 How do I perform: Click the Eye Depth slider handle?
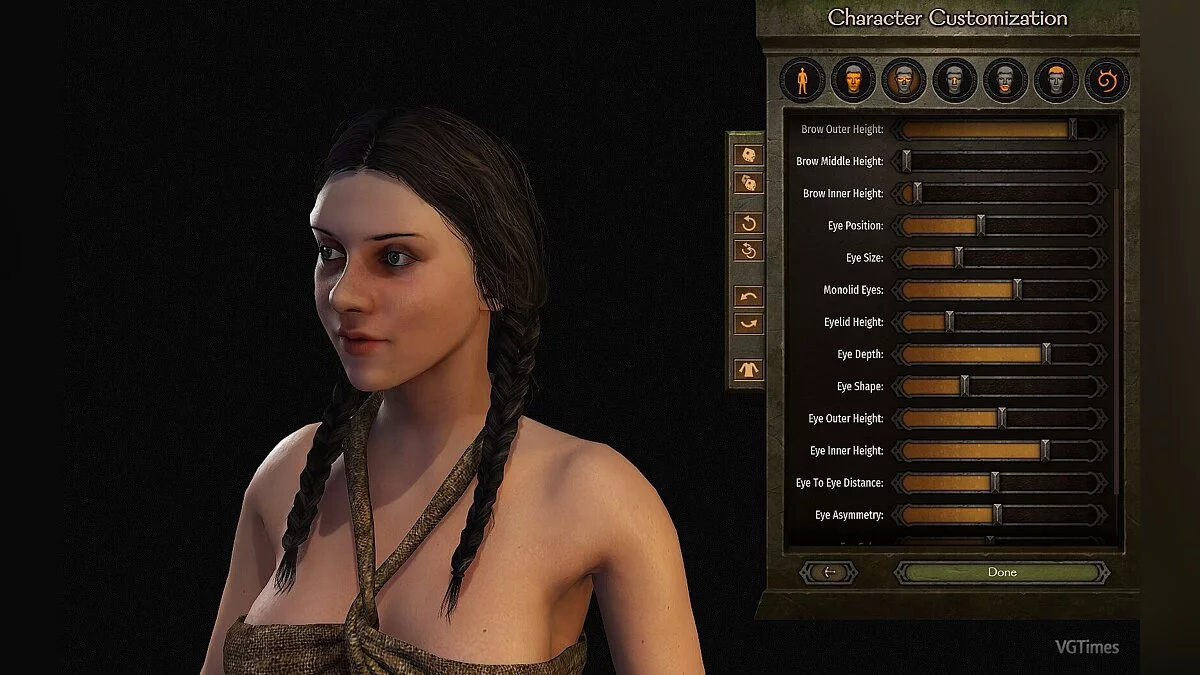point(1047,354)
